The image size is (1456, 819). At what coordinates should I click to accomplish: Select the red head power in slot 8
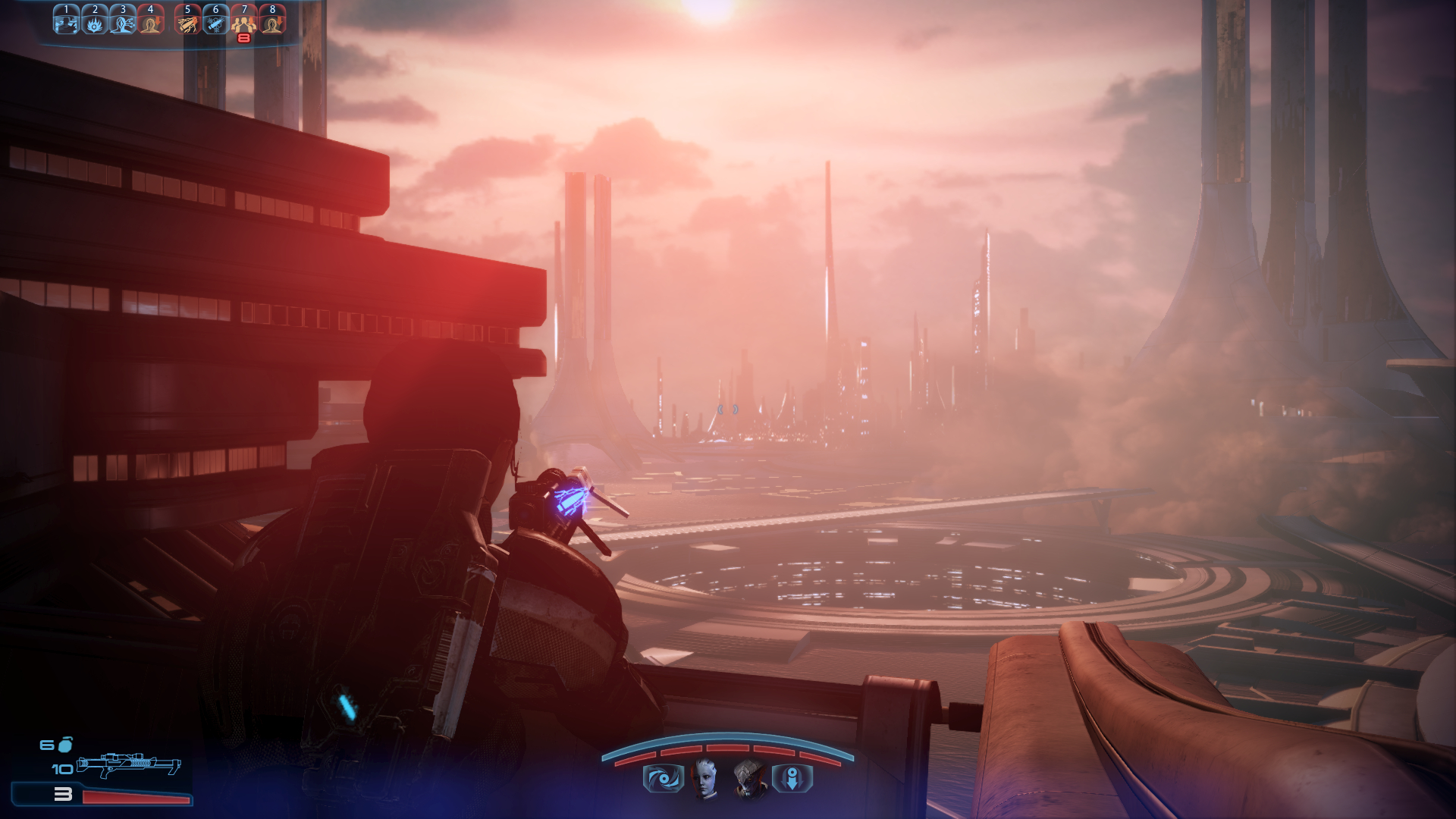(272, 20)
